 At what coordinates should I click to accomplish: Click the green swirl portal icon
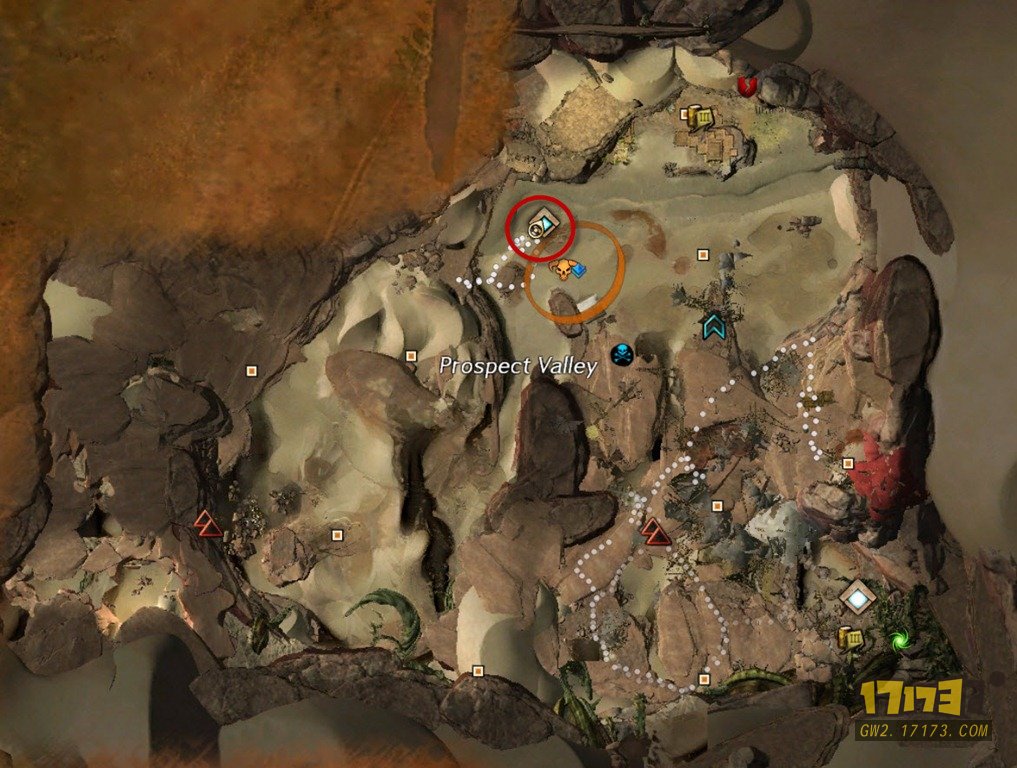coord(899,636)
